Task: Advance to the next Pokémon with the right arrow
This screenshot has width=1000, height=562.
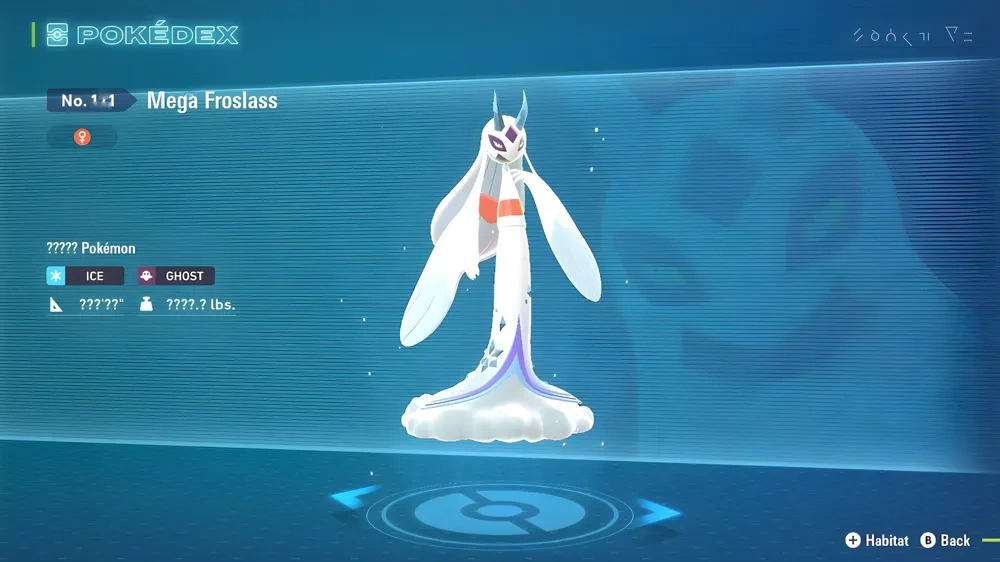Action: coord(658,512)
